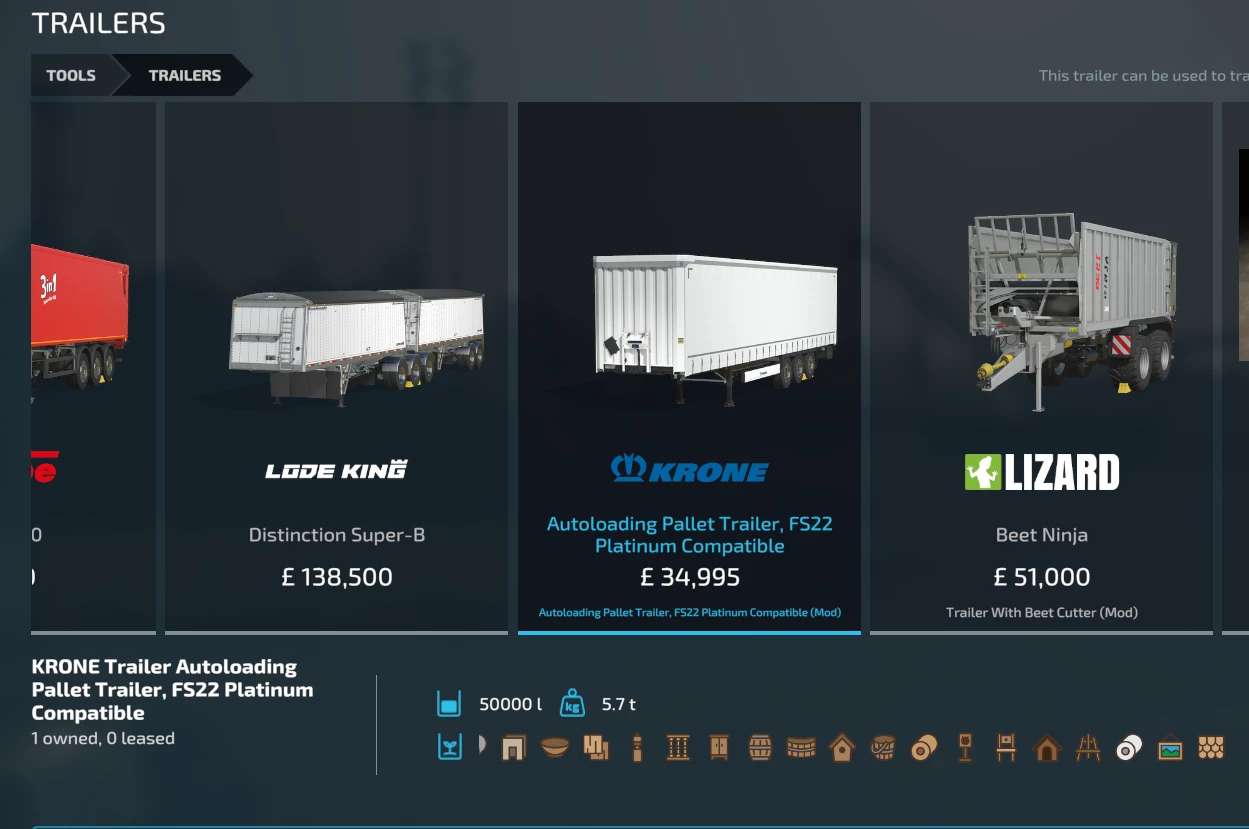The height and width of the screenshot is (829, 1249).
Task: Select the partially visible red trailer card
Action: click(x=92, y=367)
